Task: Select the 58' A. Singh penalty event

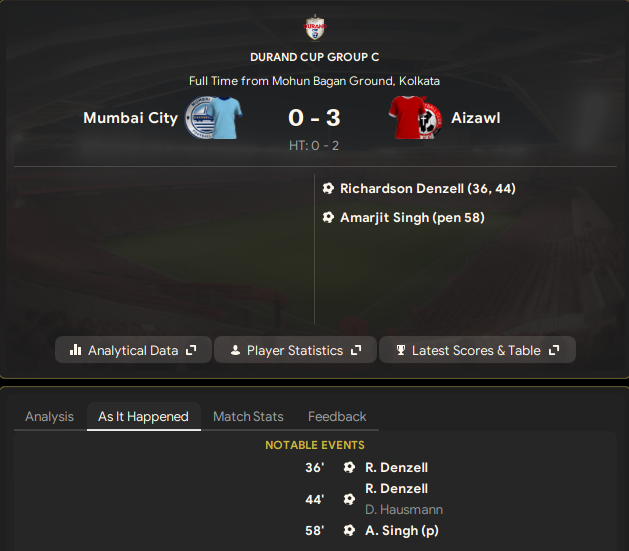Action: coord(401,530)
